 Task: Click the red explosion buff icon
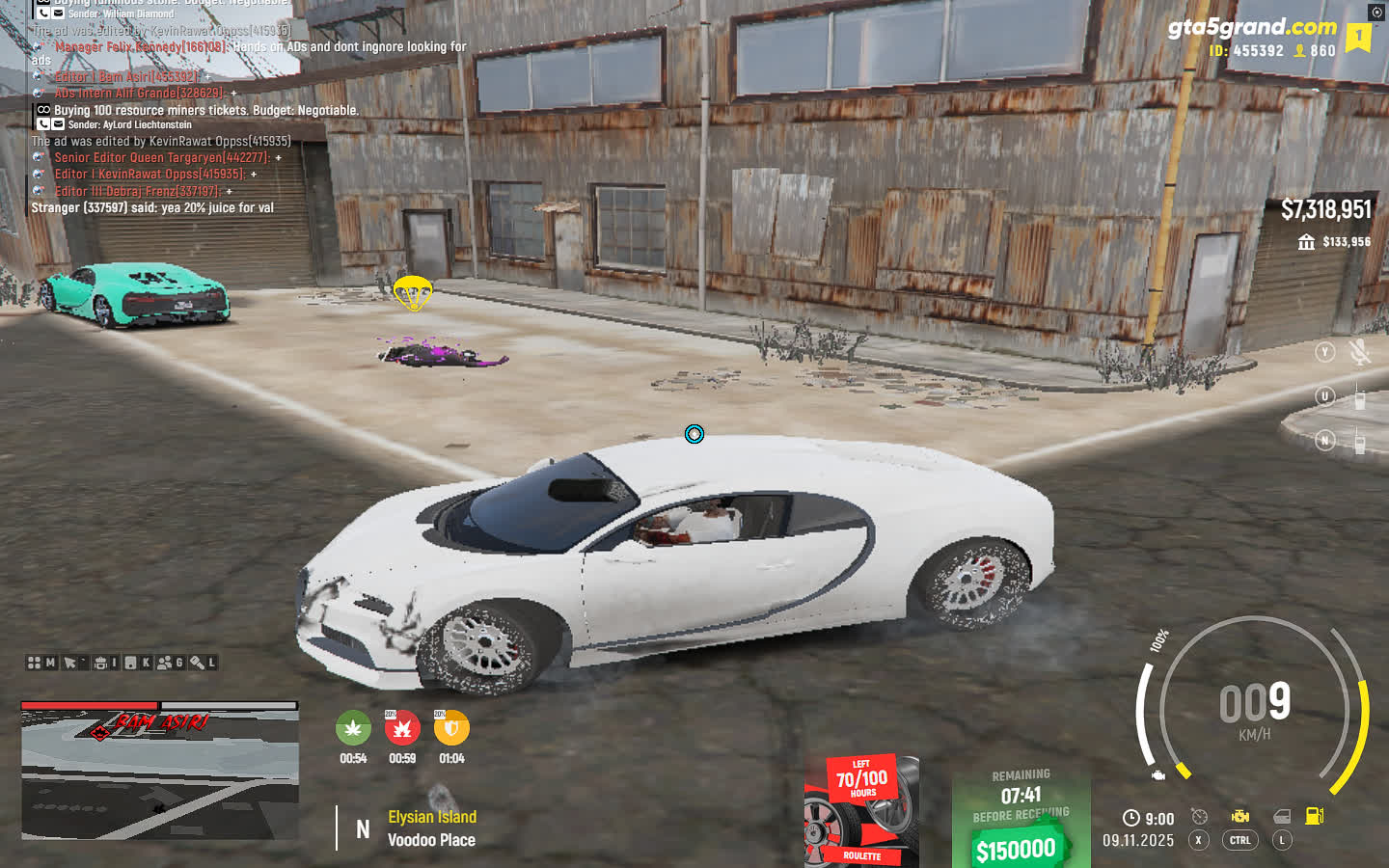[x=402, y=728]
